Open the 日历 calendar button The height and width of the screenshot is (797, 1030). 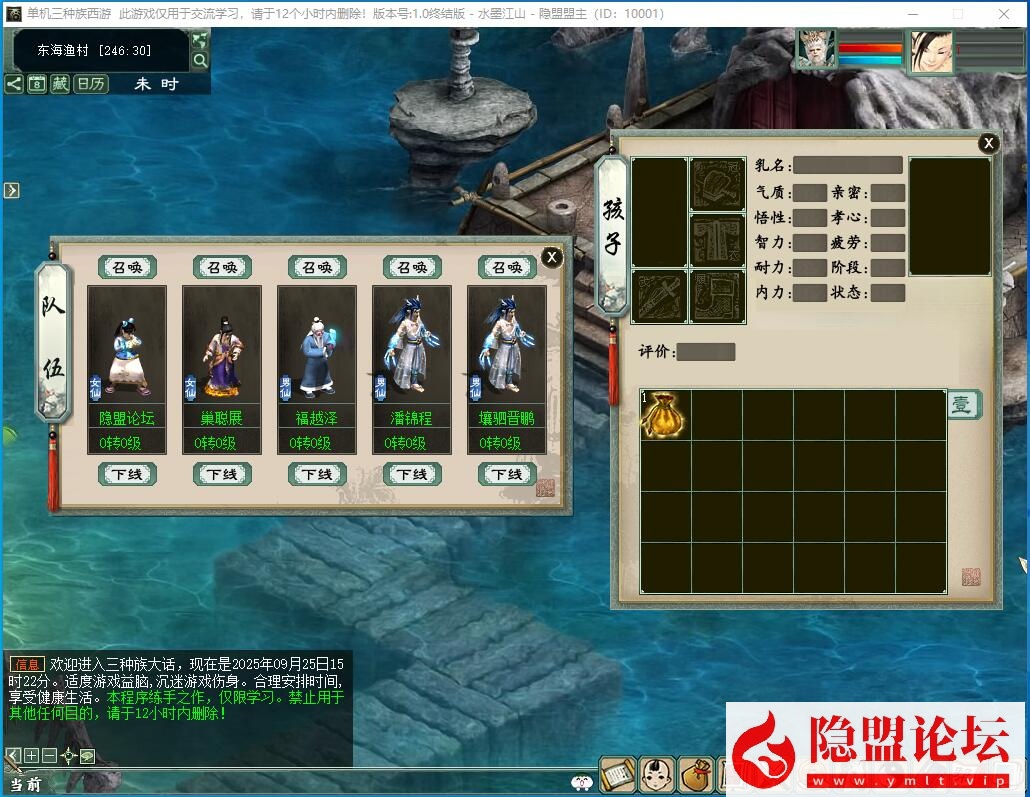pos(91,84)
